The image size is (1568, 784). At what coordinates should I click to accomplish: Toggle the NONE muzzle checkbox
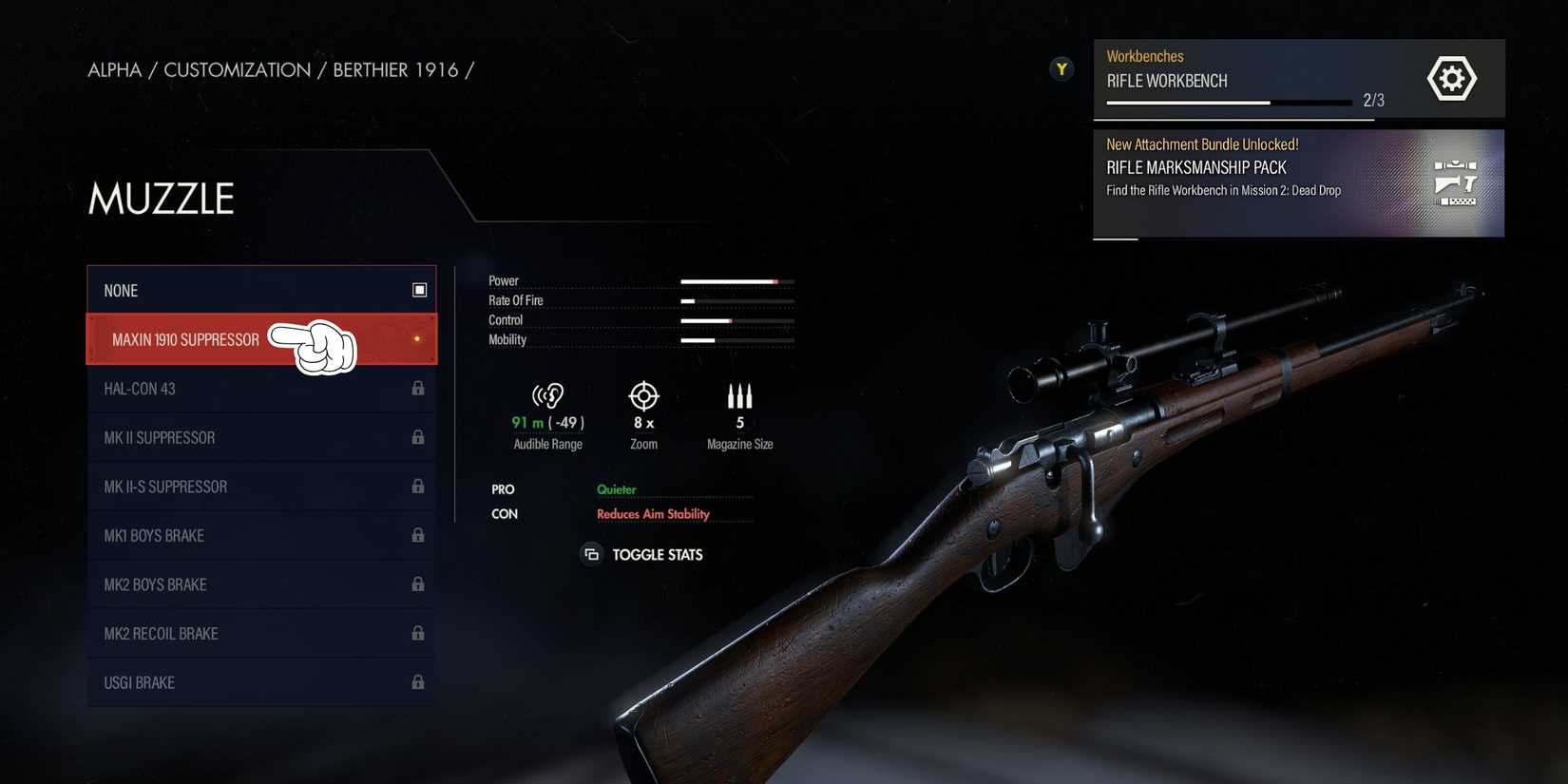[419, 290]
